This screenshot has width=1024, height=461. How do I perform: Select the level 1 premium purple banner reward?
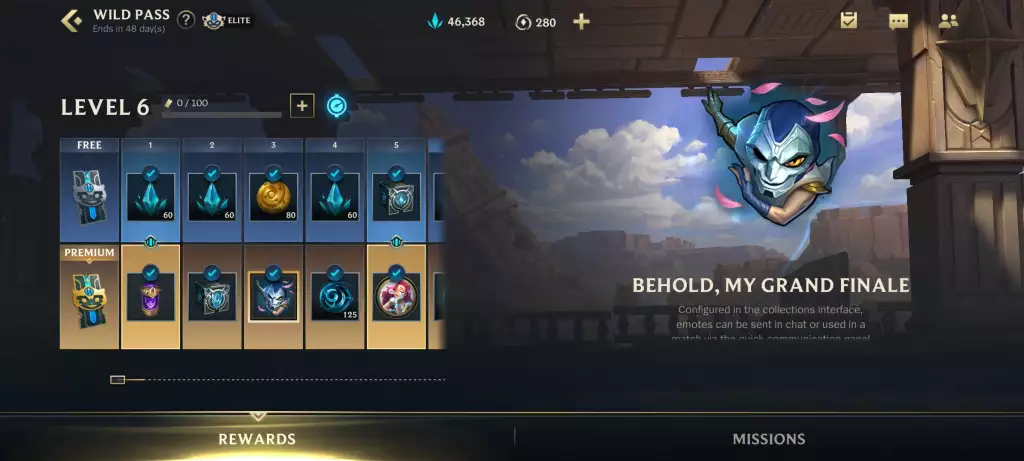[150, 297]
